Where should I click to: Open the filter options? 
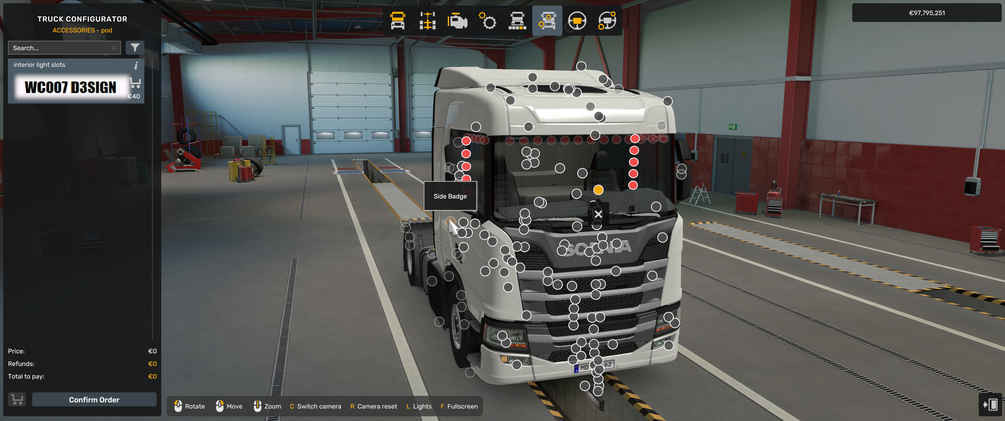coord(135,47)
